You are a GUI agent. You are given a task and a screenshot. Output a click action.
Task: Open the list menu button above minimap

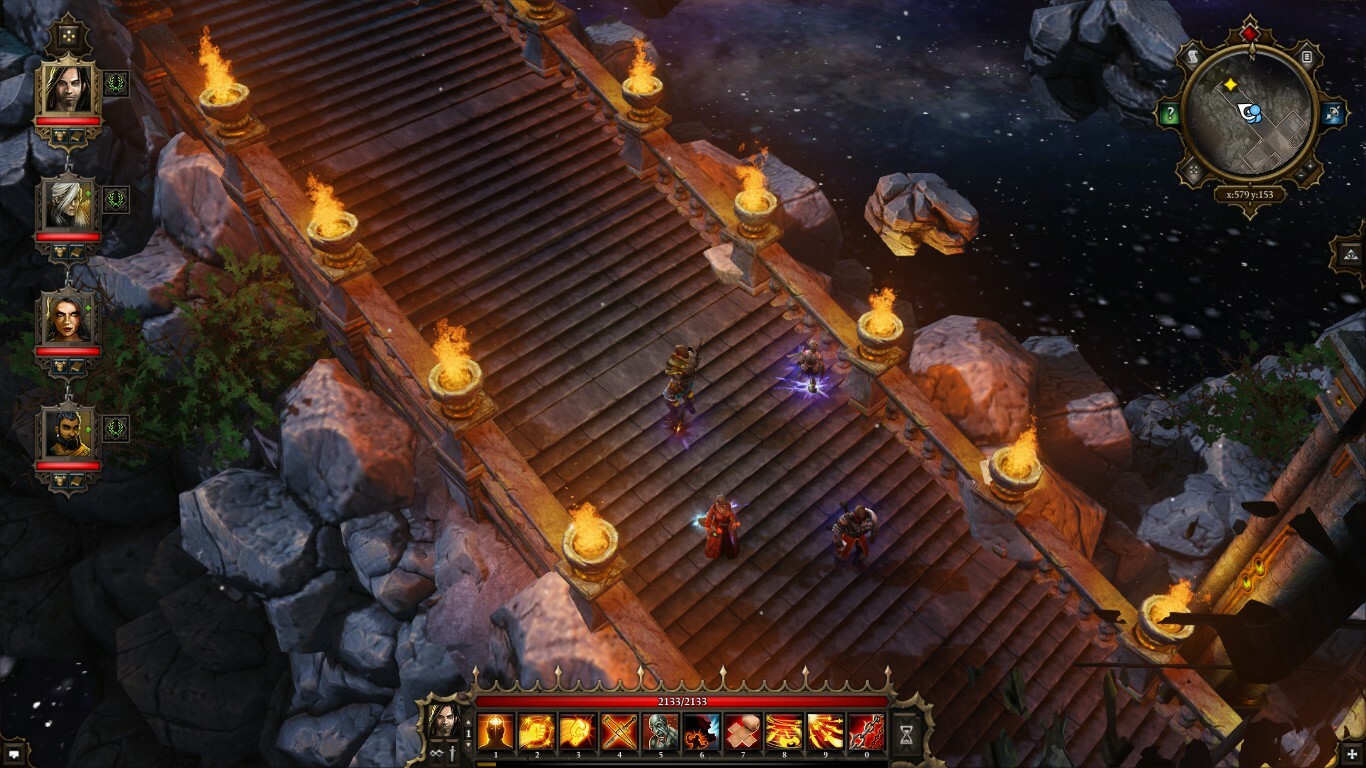point(1306,57)
